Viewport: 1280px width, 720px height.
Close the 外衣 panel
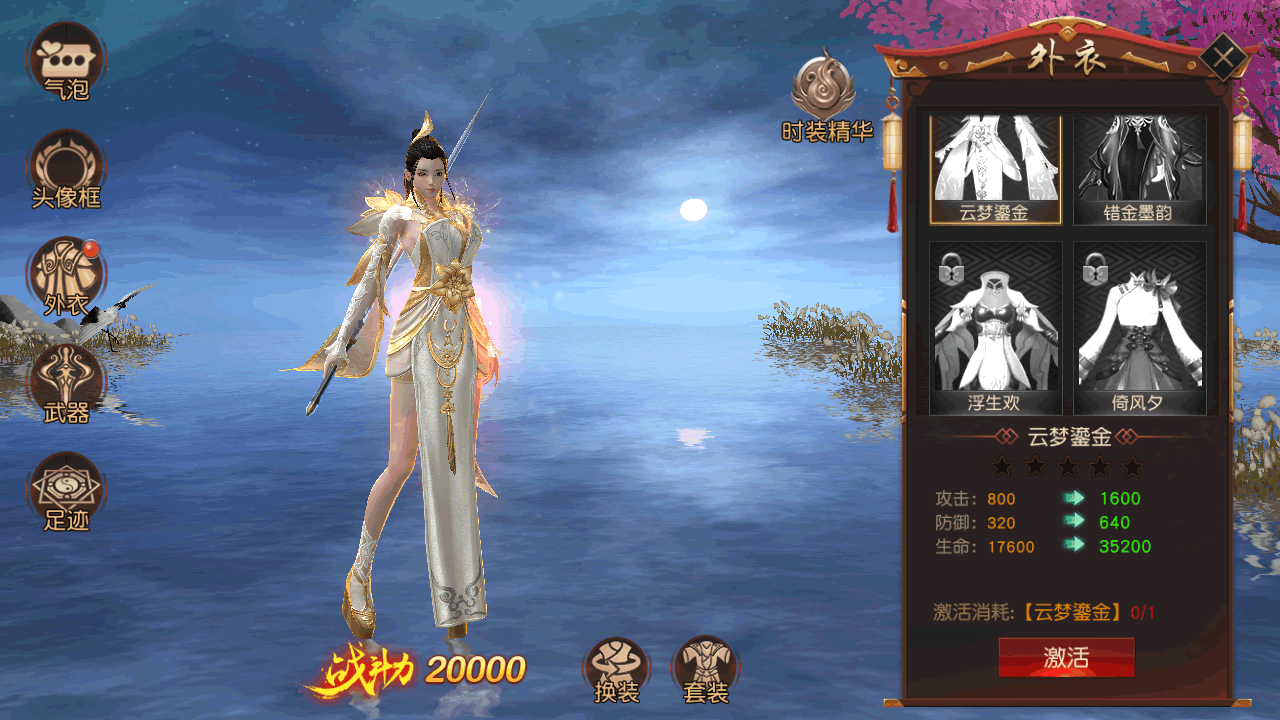(1222, 57)
